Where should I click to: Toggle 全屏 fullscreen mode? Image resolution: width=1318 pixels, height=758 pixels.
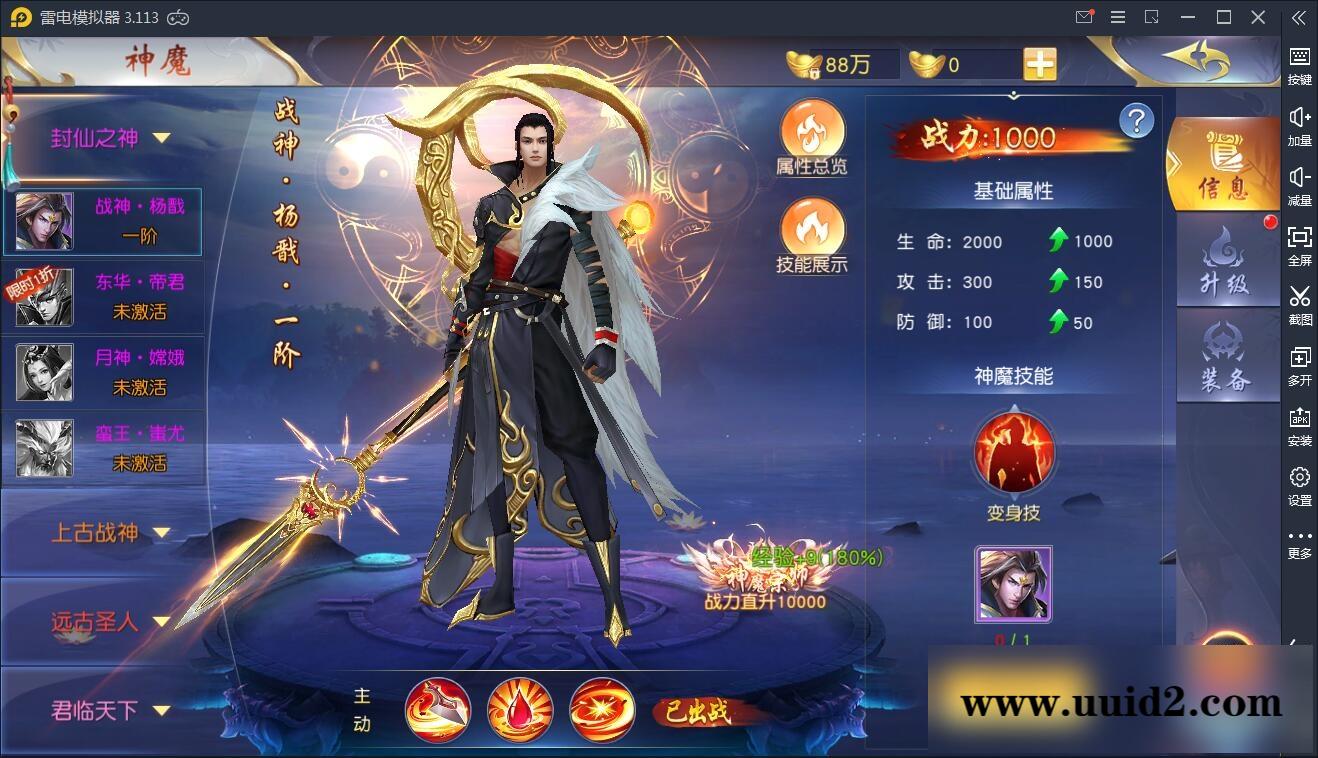[x=1299, y=248]
